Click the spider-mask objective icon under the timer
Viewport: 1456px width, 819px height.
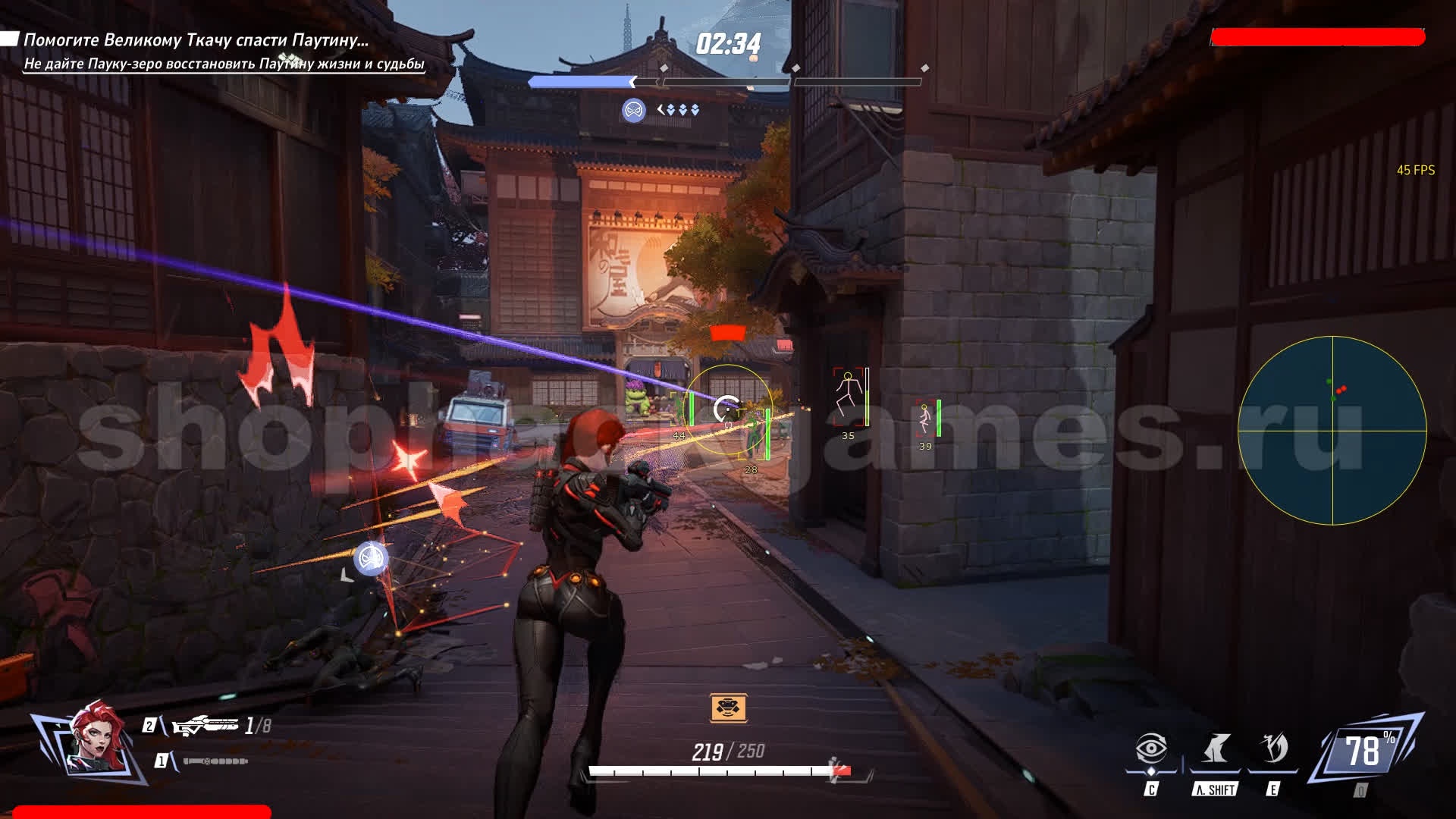(633, 110)
